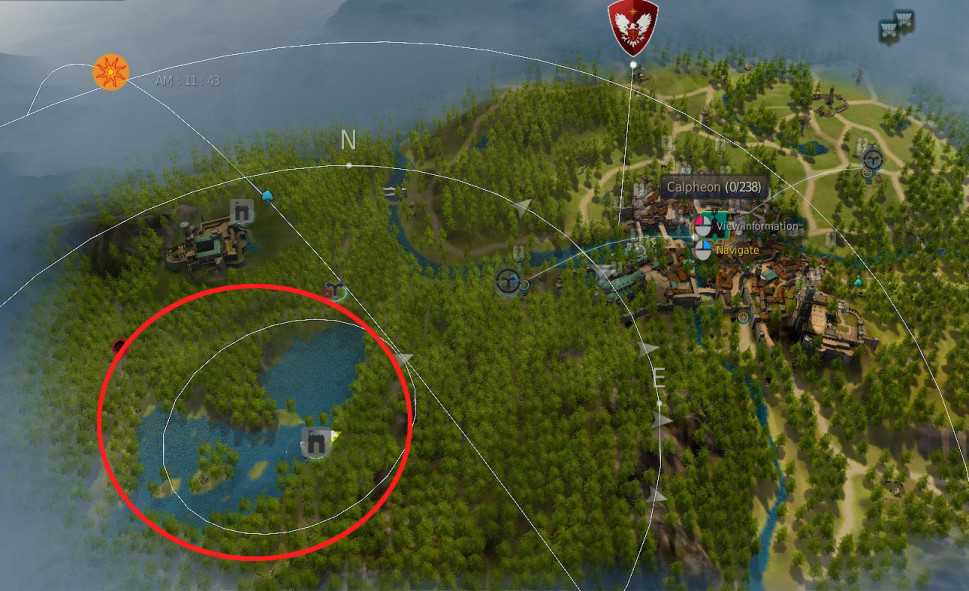
Task: Select the node marker inside the lake
Action: (316, 439)
